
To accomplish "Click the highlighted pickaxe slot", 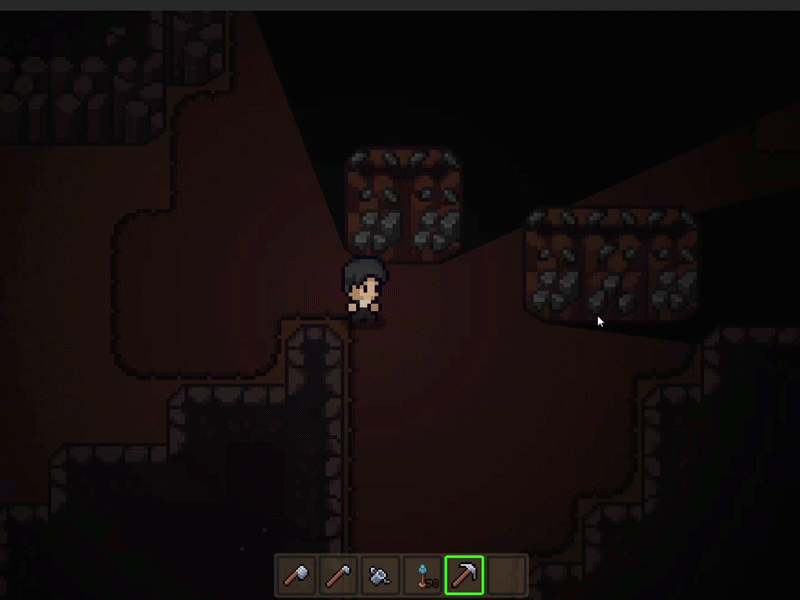I will pyautogui.click(x=465, y=576).
